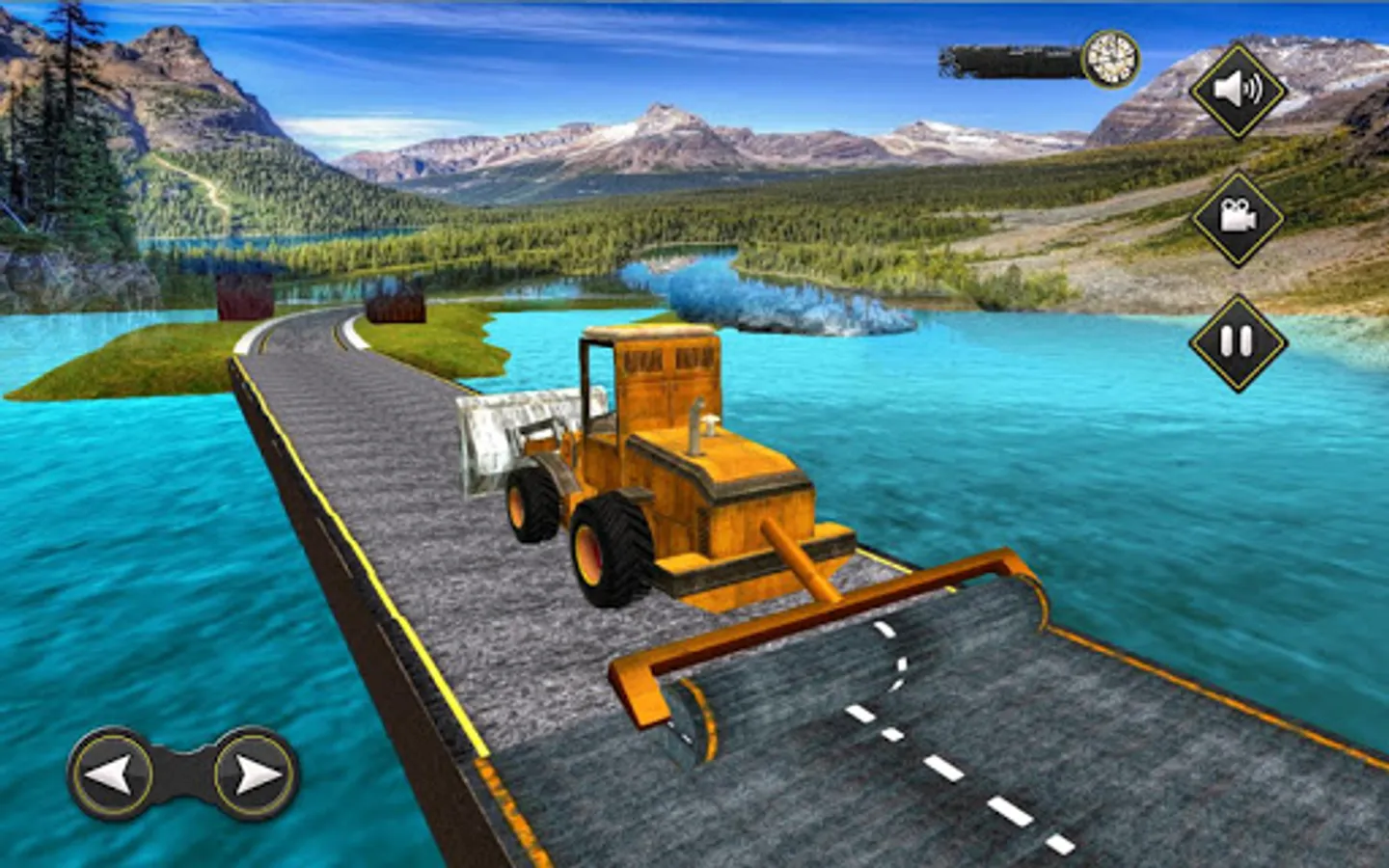This screenshot has height=868, width=1389.
Task: Select the video camera icon
Action: (1239, 217)
